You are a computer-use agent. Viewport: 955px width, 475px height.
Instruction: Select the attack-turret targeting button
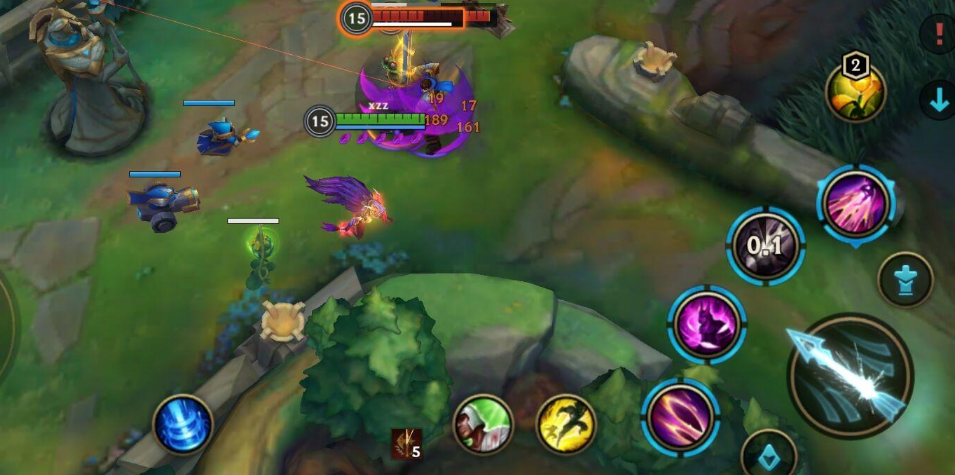[905, 279]
